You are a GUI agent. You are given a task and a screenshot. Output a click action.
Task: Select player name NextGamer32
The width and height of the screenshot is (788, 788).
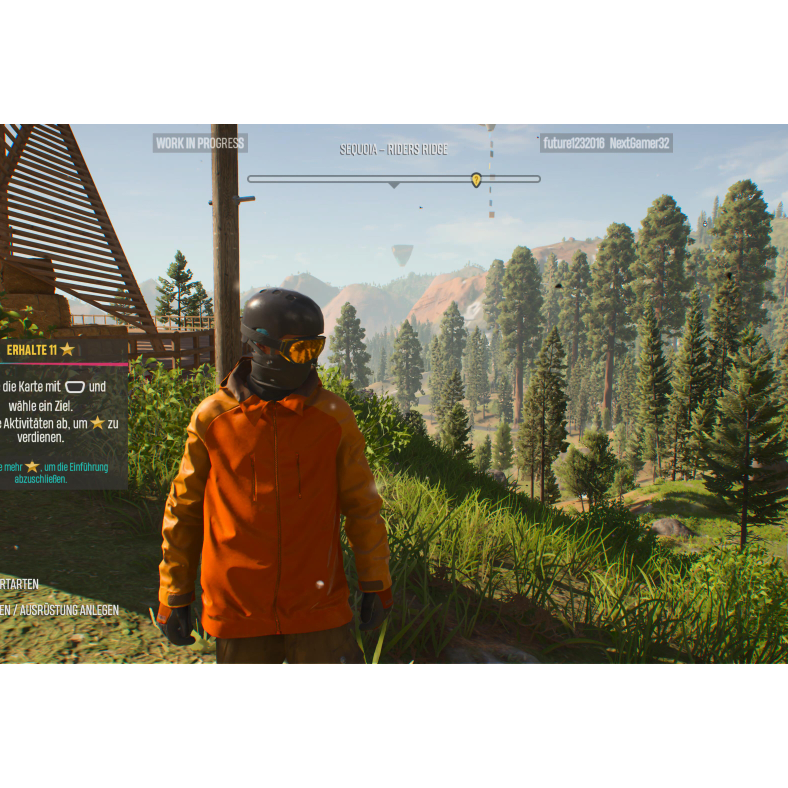tap(640, 144)
